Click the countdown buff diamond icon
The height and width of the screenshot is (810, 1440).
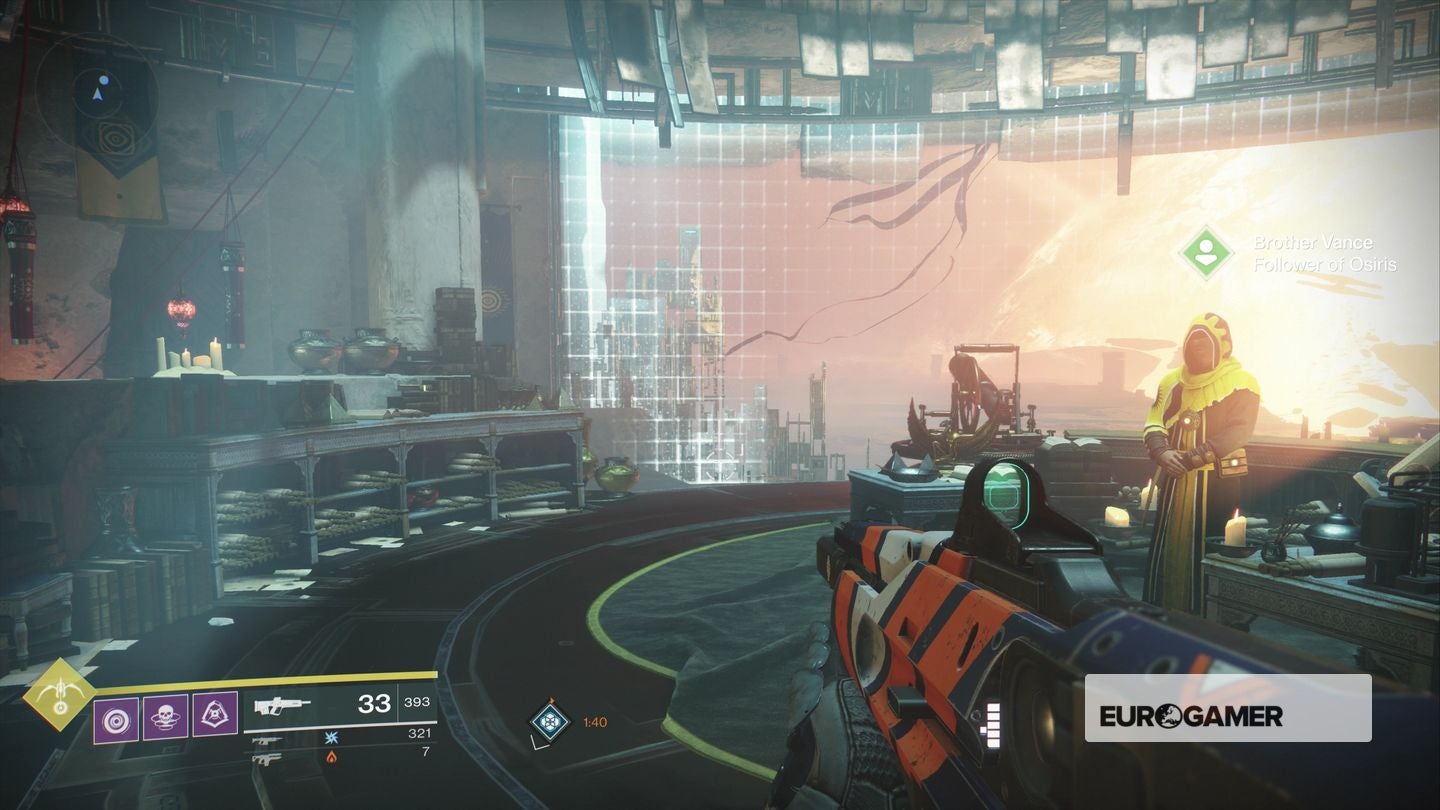coord(548,722)
